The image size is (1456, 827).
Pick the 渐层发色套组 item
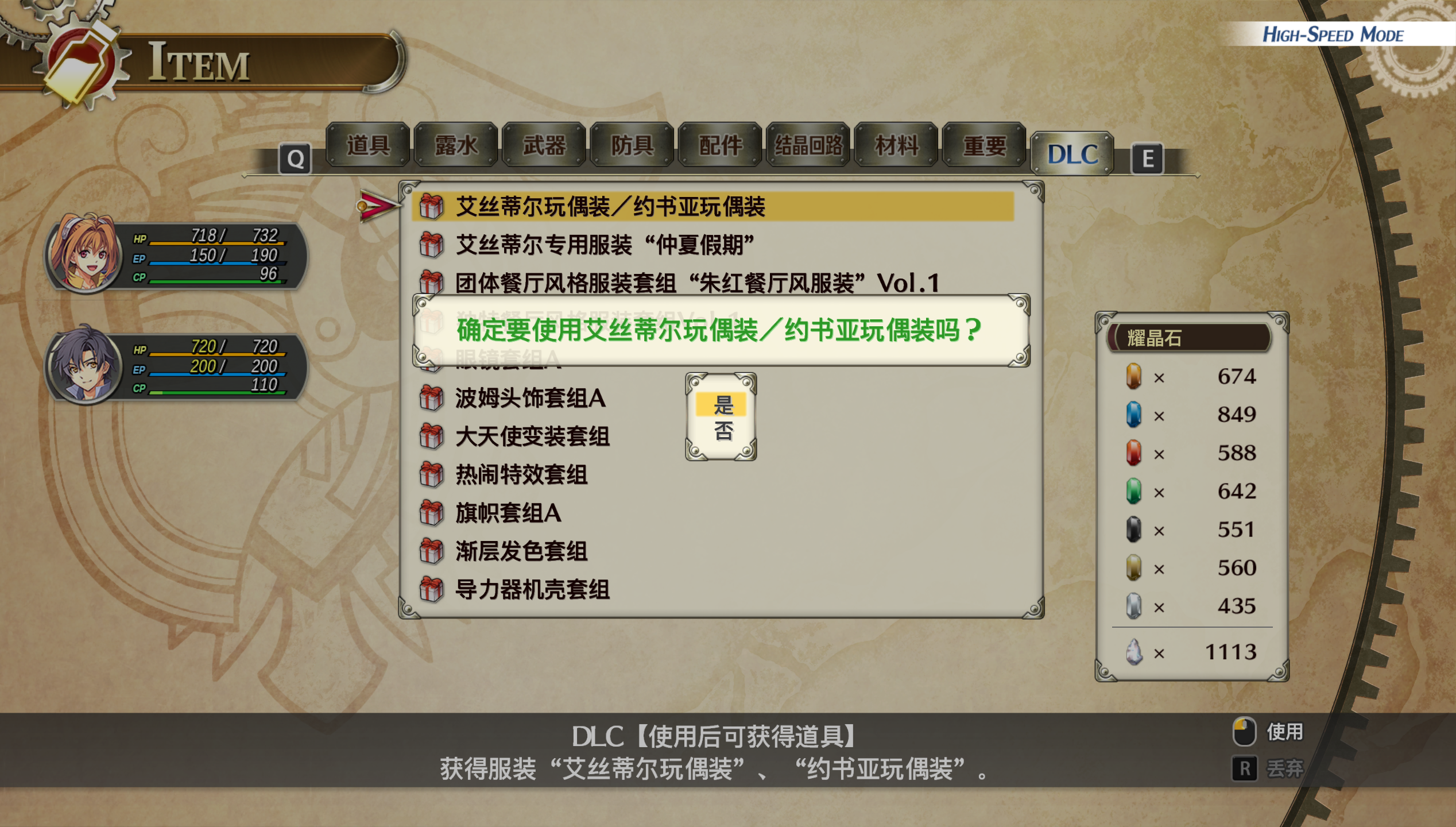click(x=521, y=551)
